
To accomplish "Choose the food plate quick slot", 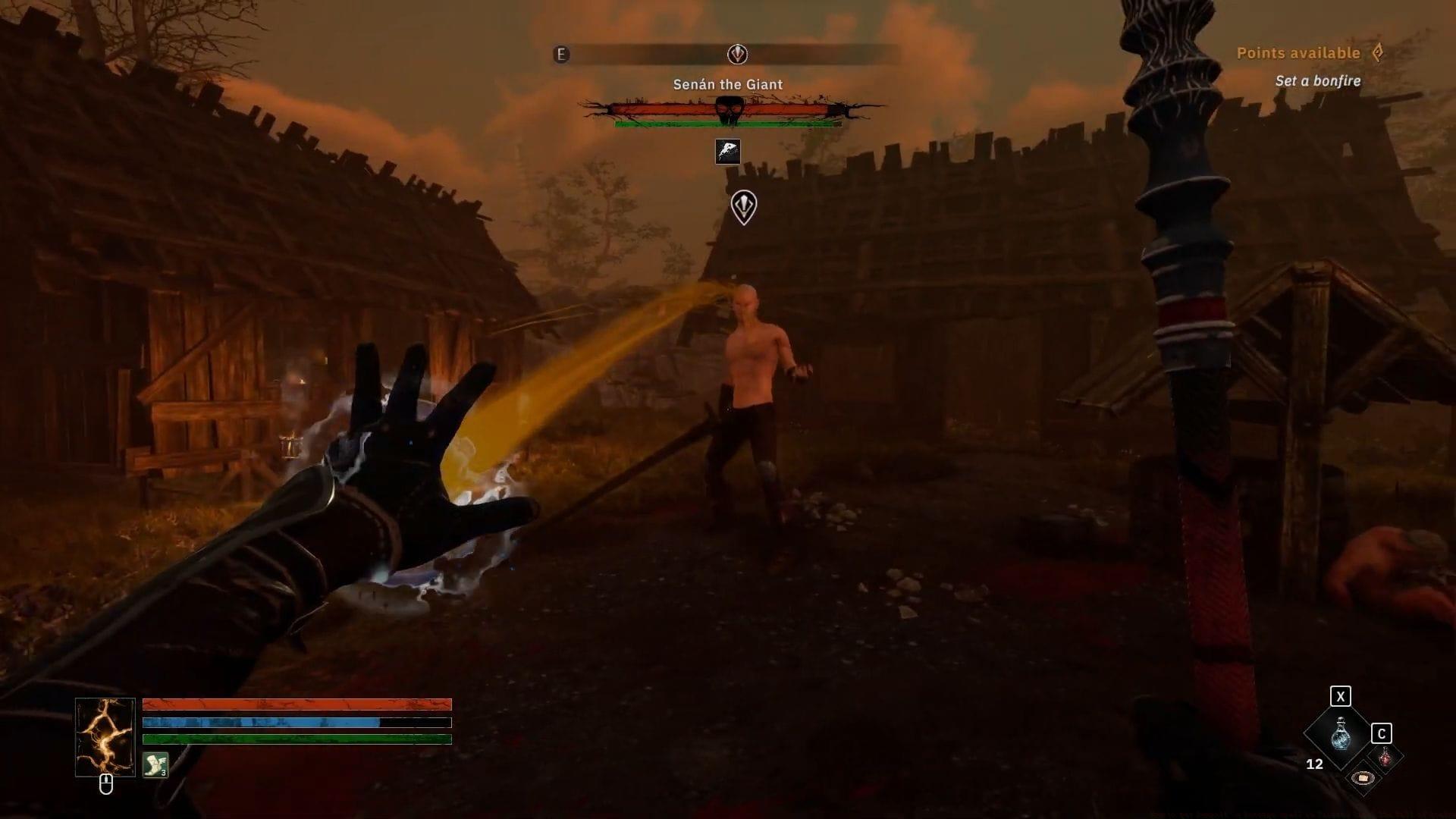I will pos(1363,777).
